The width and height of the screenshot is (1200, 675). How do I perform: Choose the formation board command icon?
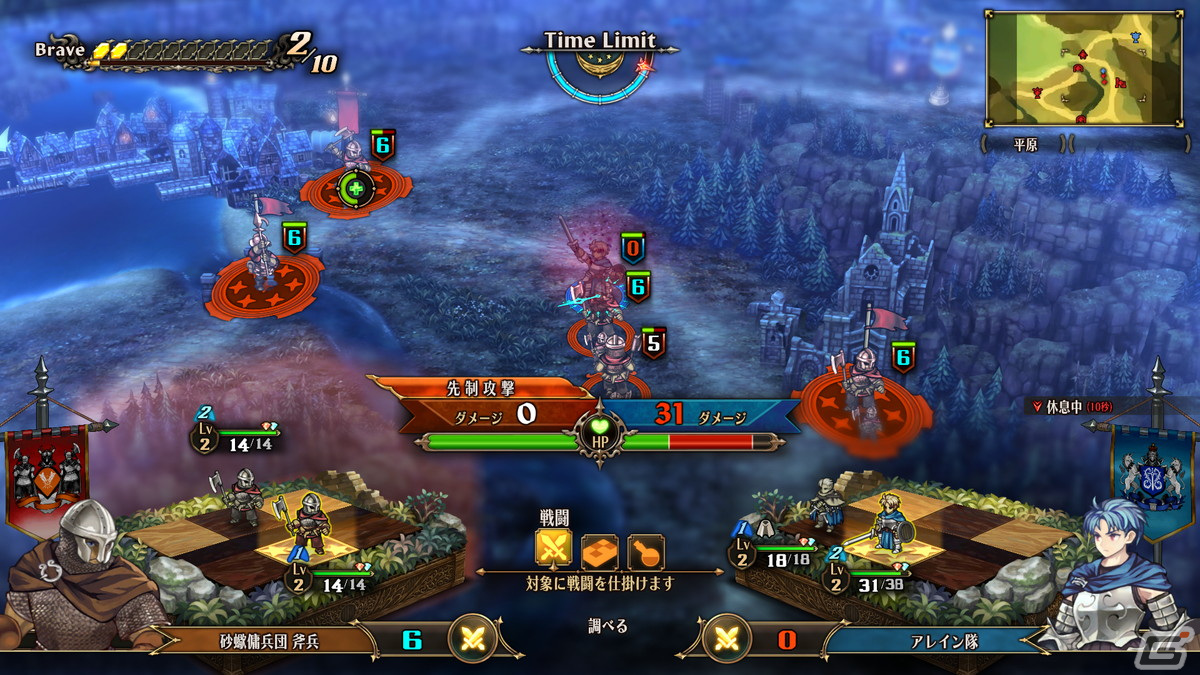coord(600,549)
